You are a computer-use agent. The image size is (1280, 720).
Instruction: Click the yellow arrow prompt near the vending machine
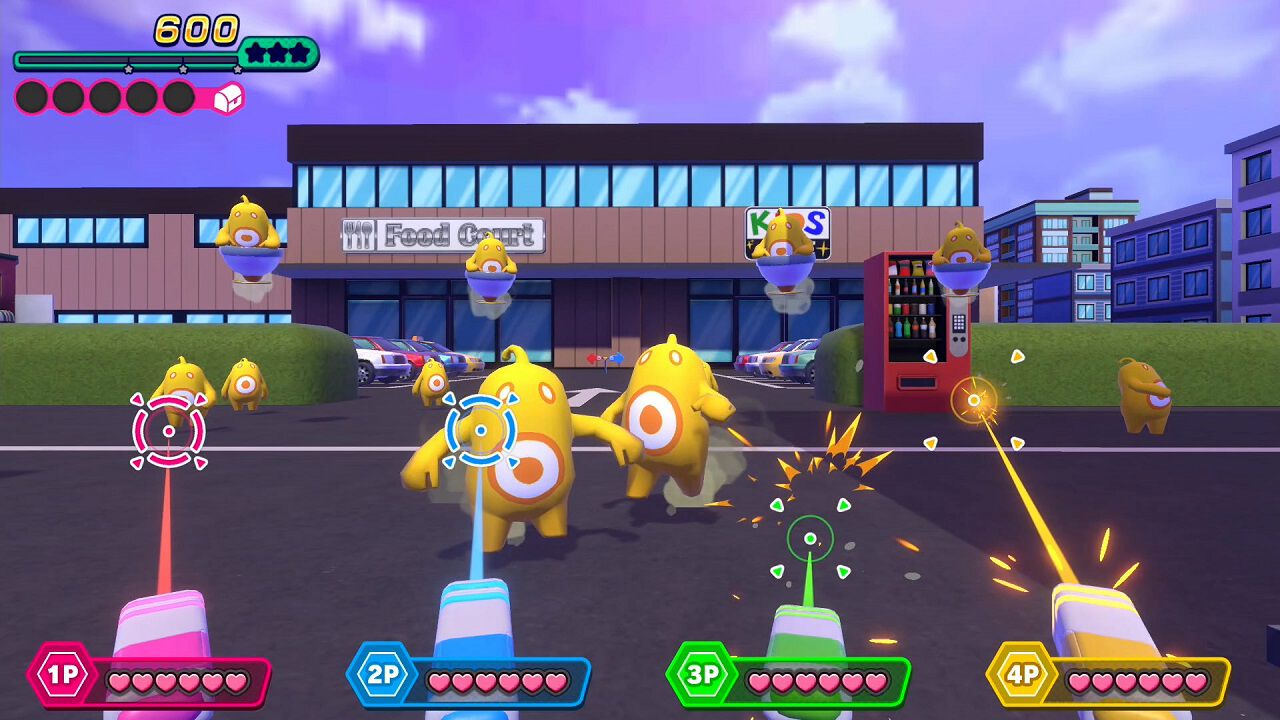930,356
